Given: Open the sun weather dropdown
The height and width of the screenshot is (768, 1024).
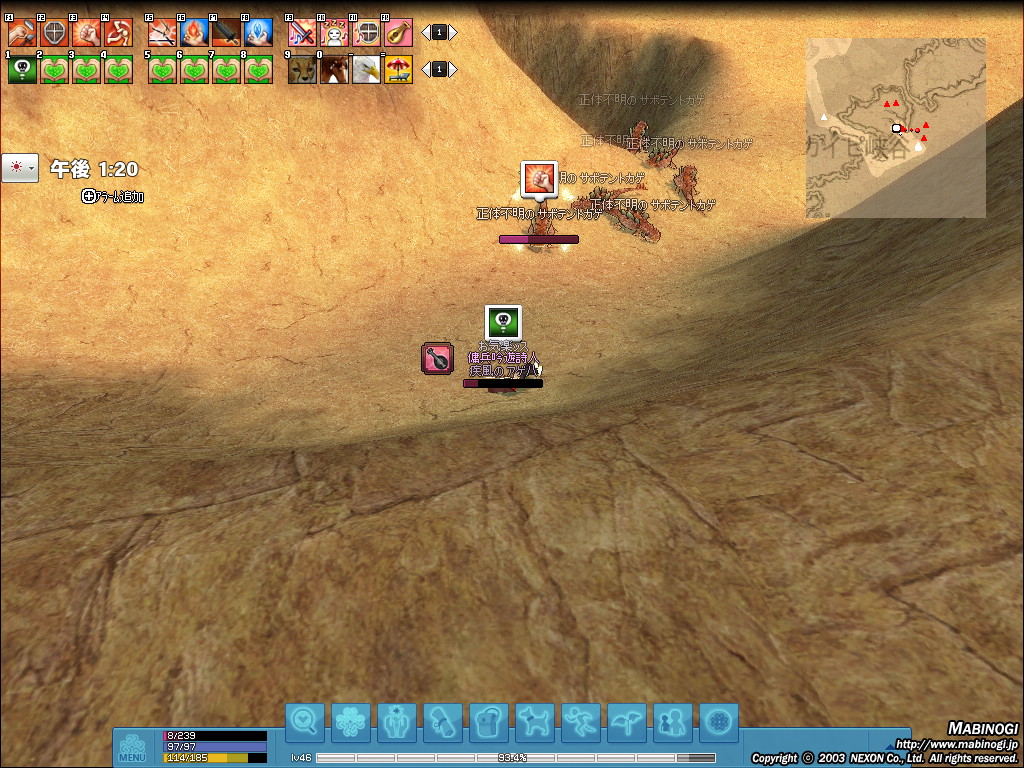Looking at the screenshot, I should click(20, 168).
